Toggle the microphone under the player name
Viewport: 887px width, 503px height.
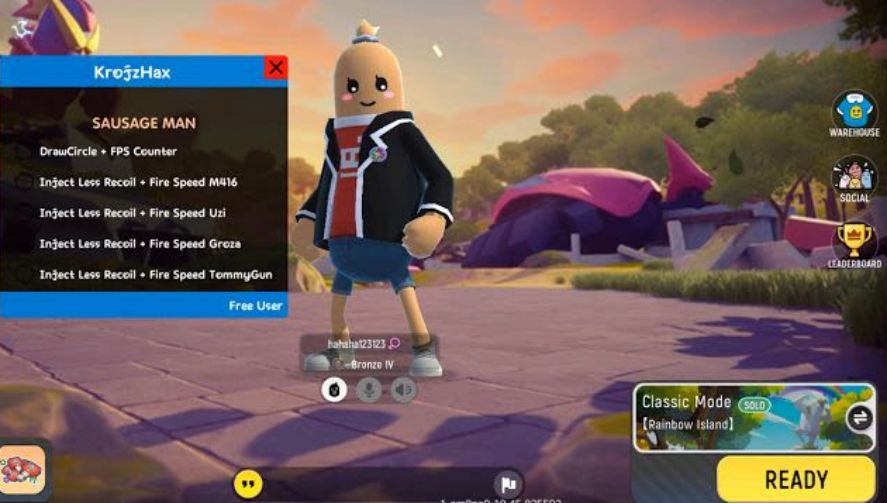click(x=369, y=389)
